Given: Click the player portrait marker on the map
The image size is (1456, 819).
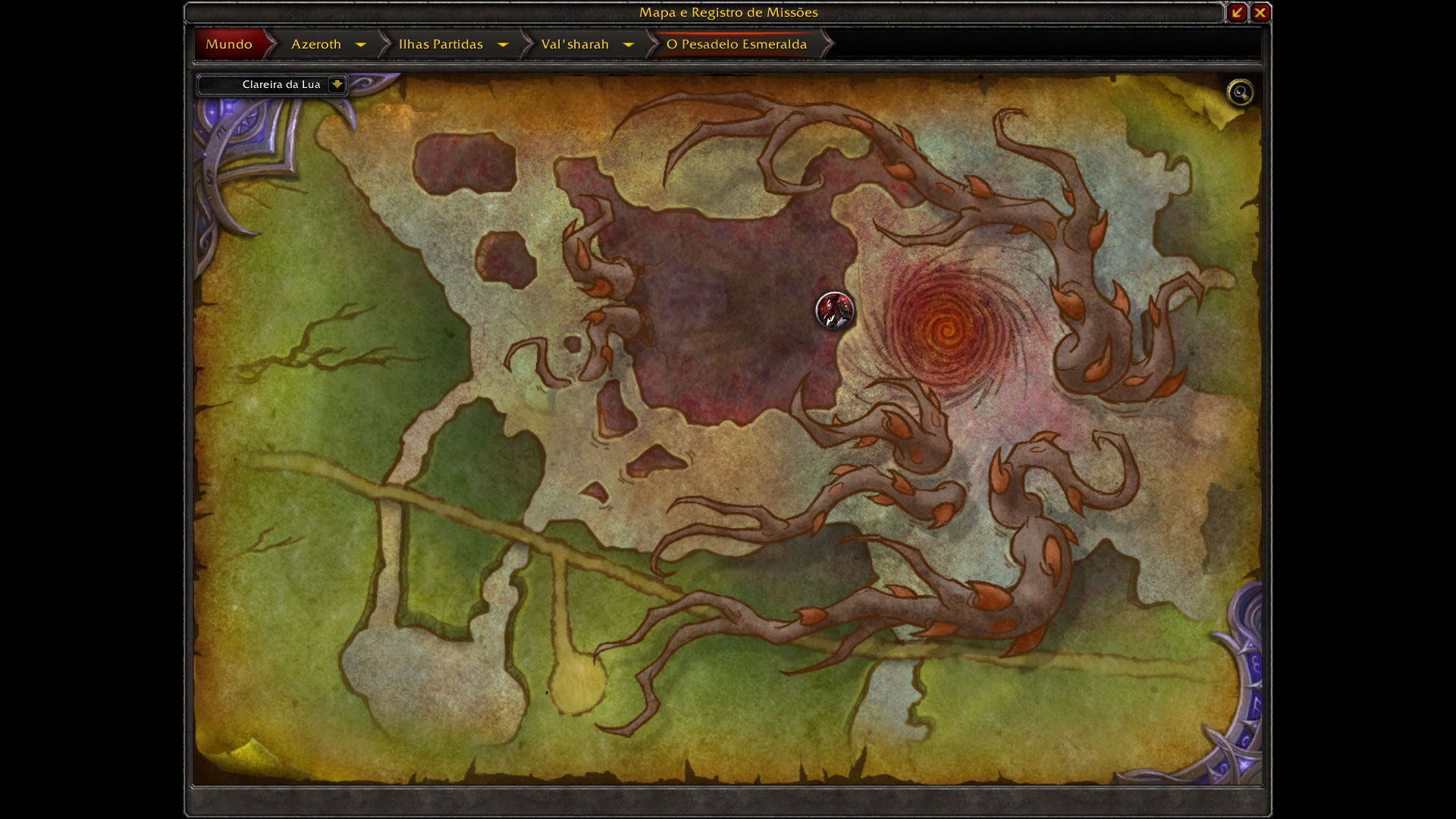Looking at the screenshot, I should tap(834, 310).
